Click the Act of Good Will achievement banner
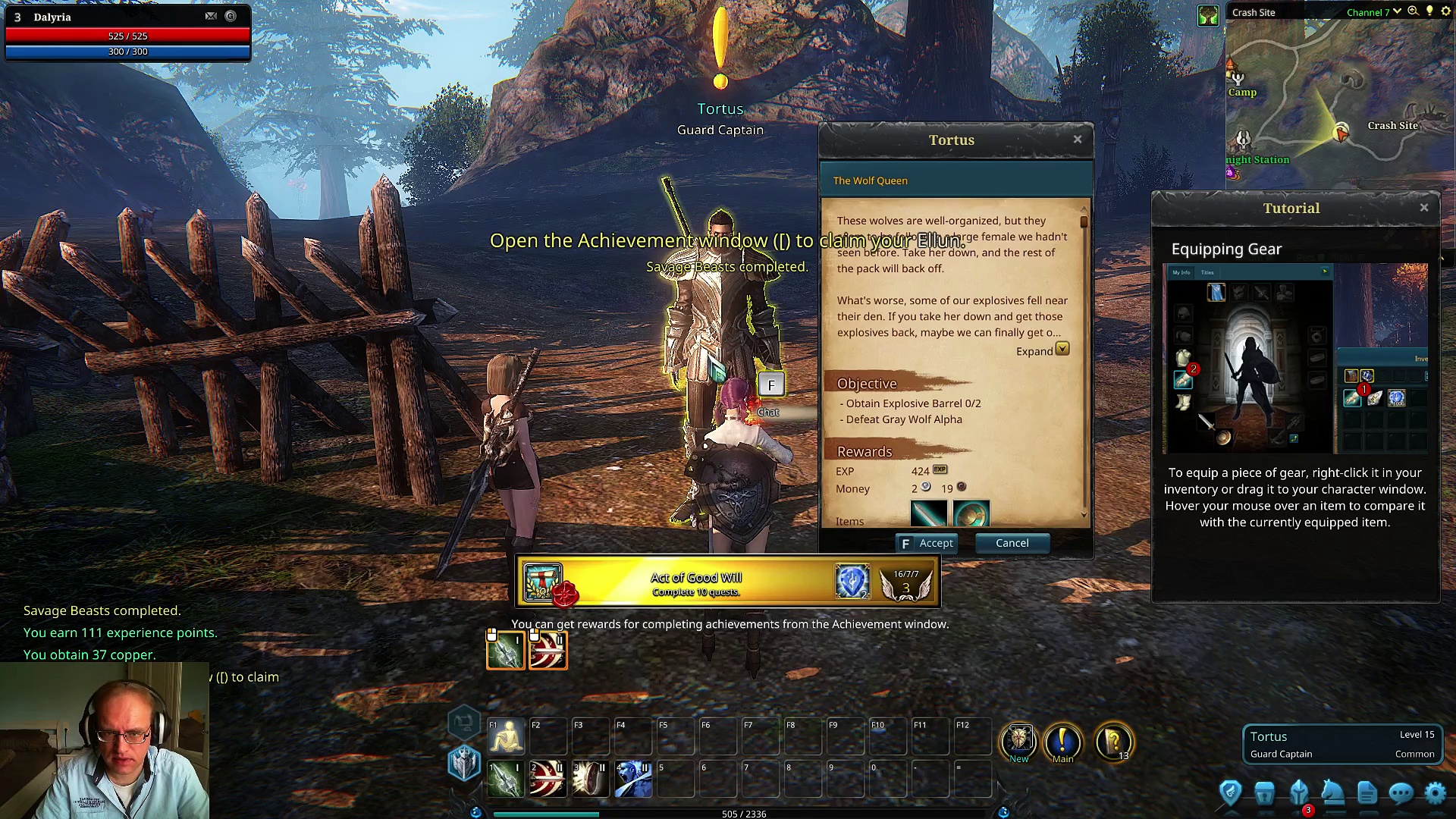Image resolution: width=1456 pixels, height=819 pixels. point(727,582)
